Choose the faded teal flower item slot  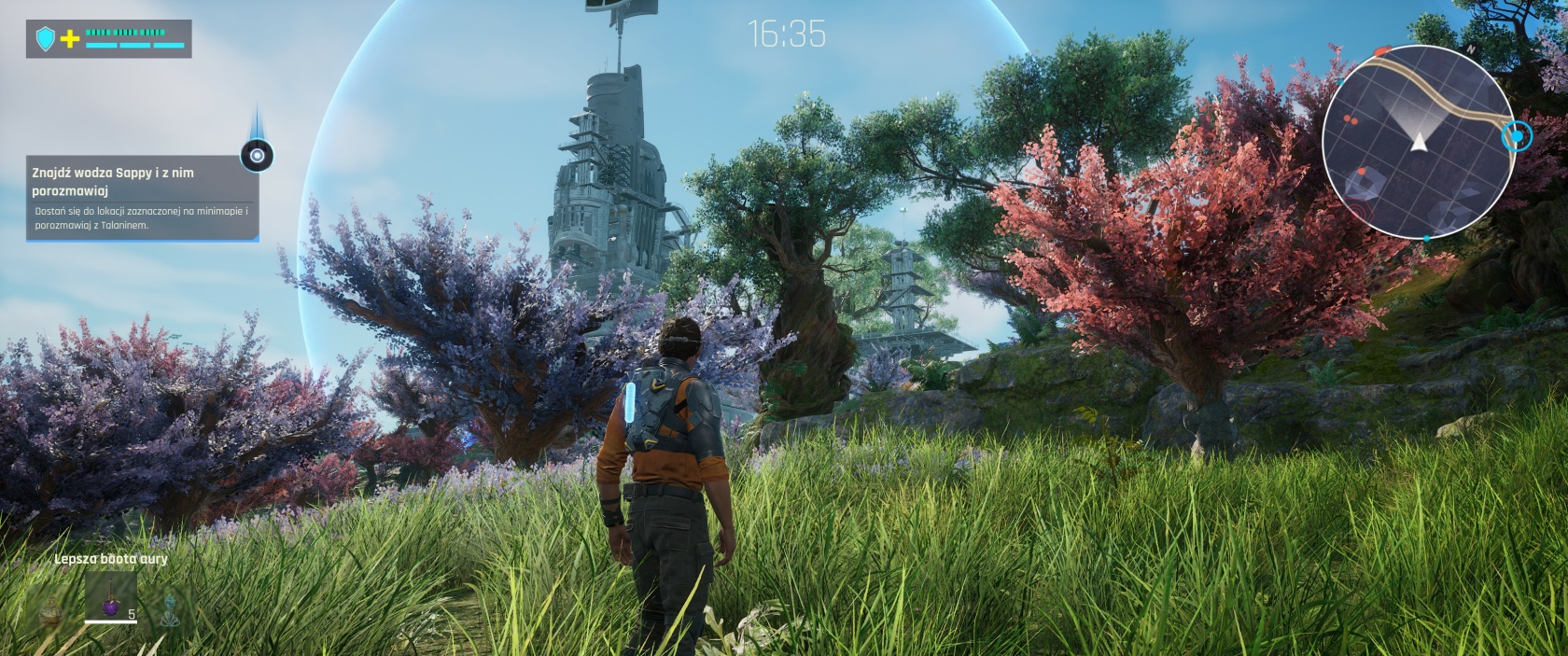pyautogui.click(x=170, y=609)
